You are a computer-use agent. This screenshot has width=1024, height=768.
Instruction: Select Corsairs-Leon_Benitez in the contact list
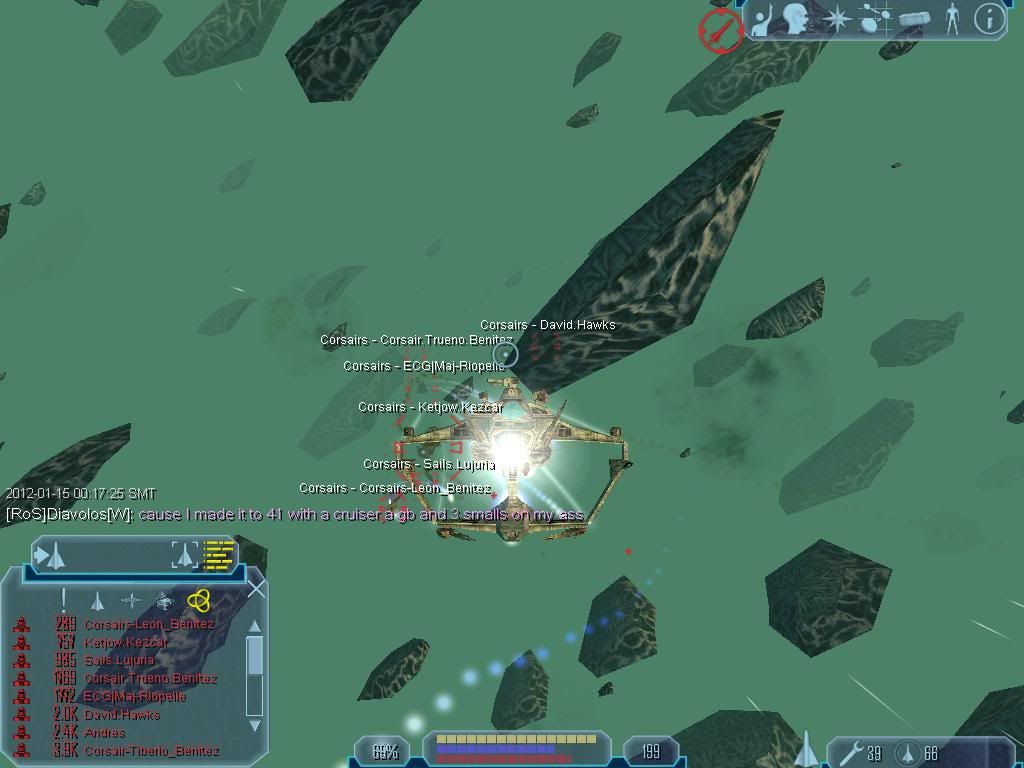click(148, 624)
